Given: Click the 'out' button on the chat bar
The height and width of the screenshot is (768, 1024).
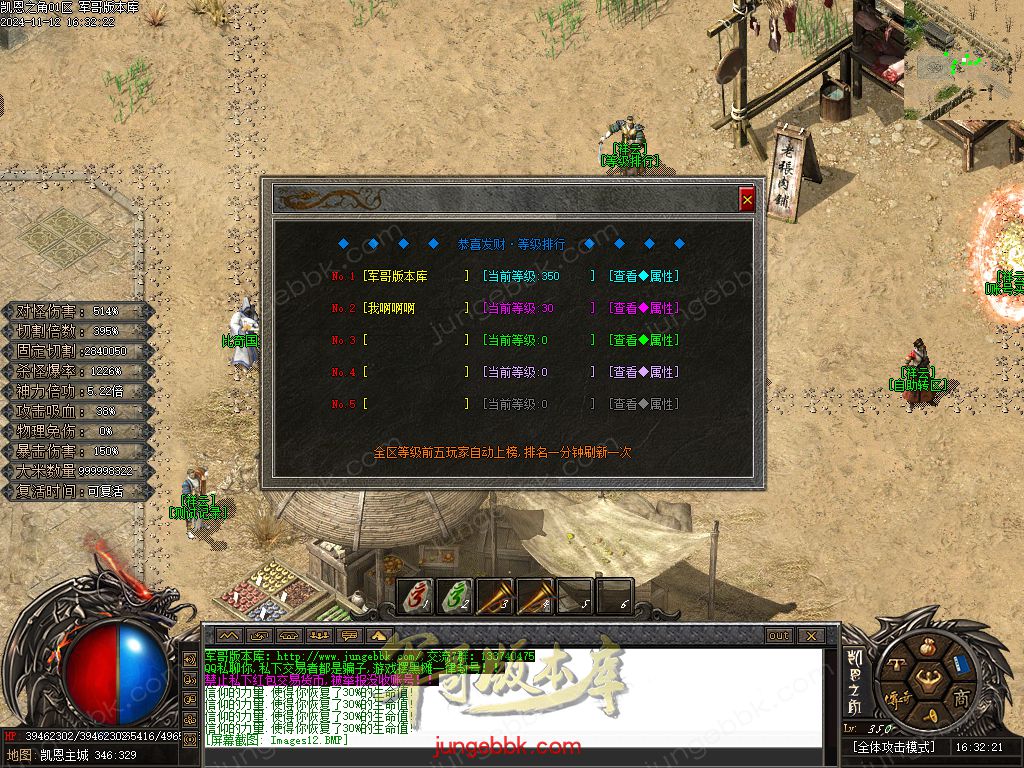Looking at the screenshot, I should 778,636.
